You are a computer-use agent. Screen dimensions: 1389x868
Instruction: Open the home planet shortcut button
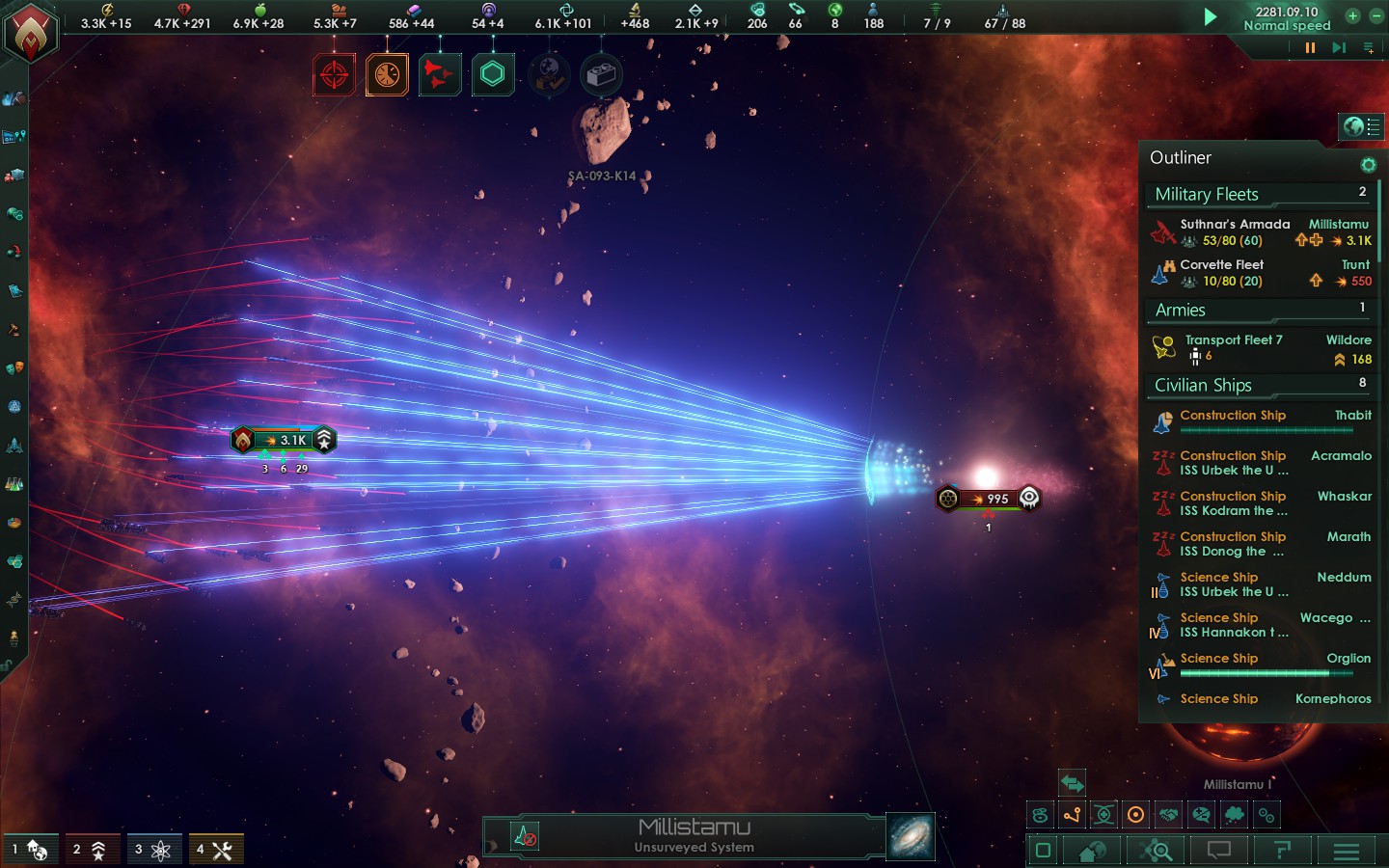coord(1093,851)
